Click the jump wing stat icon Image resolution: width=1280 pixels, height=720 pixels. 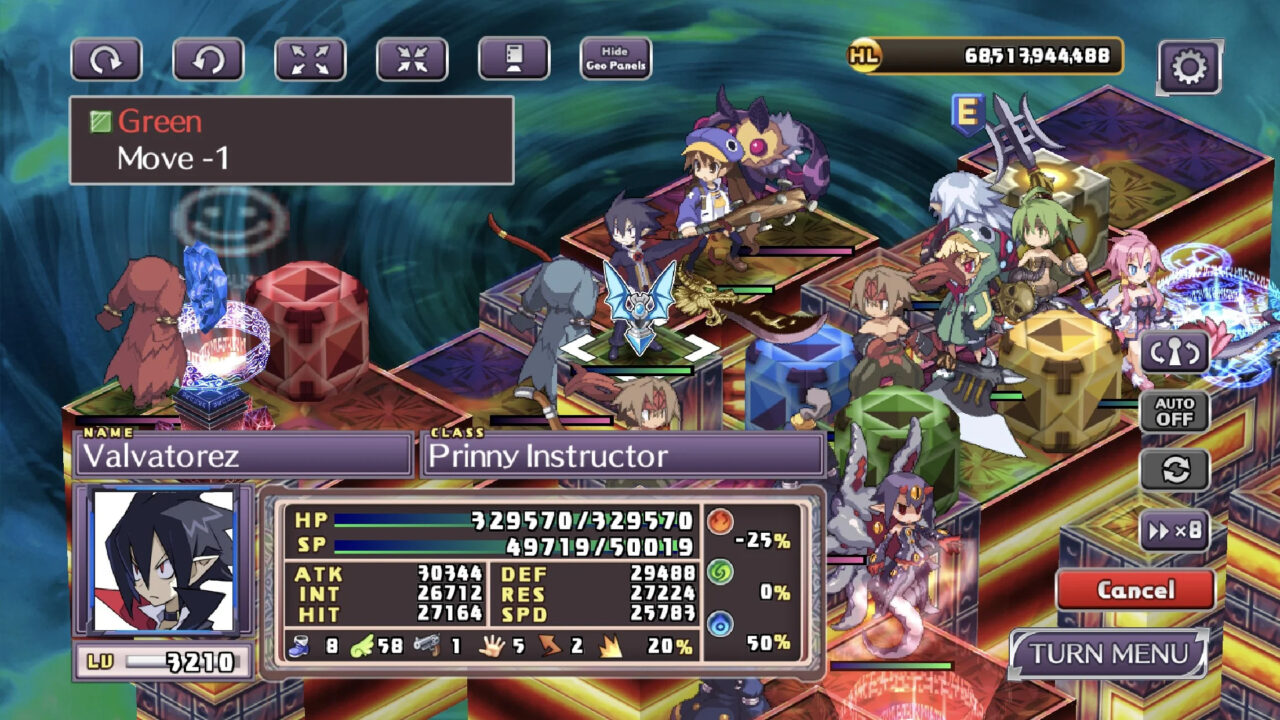coord(364,647)
